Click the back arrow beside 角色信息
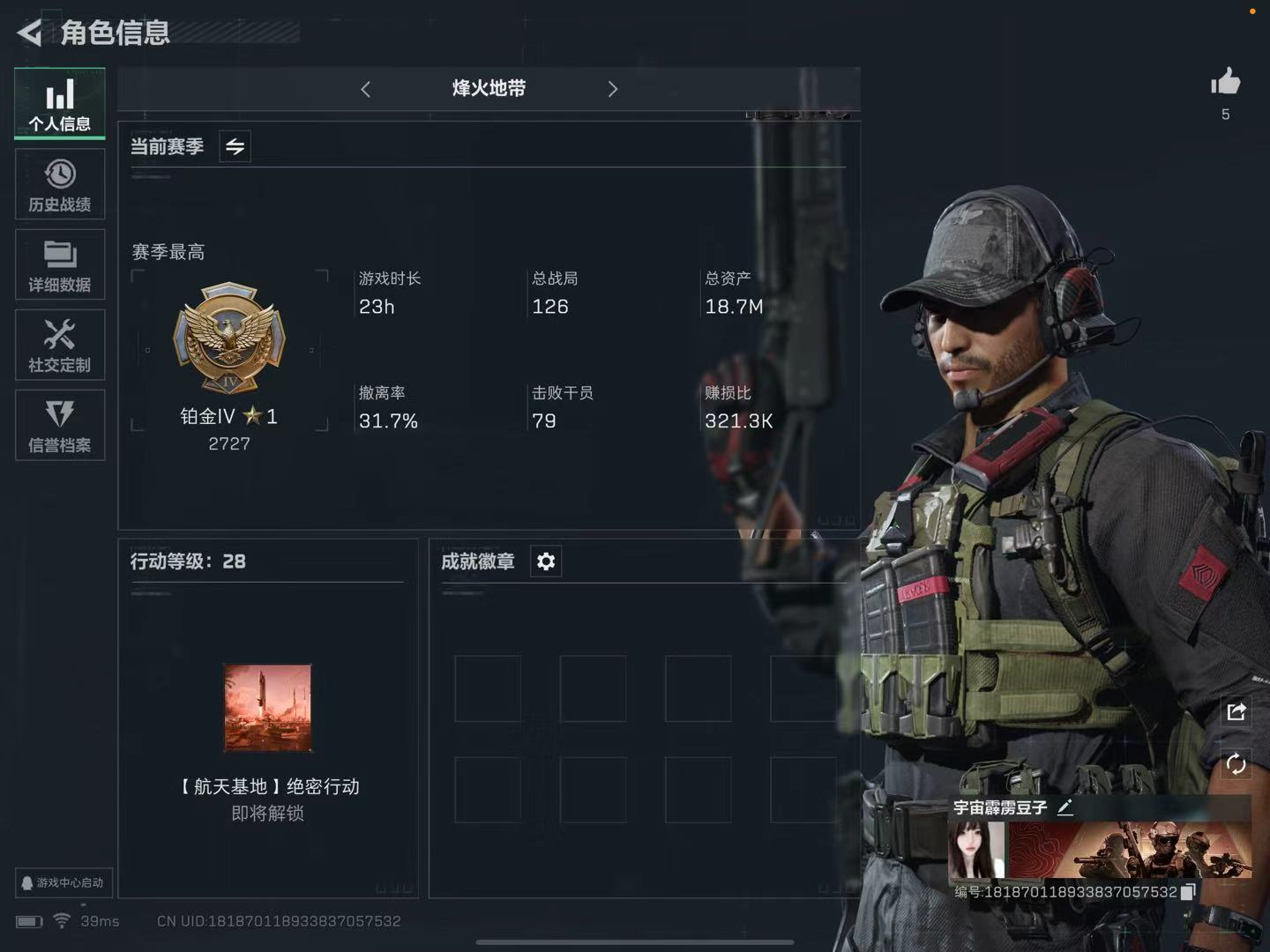 [x=28, y=33]
